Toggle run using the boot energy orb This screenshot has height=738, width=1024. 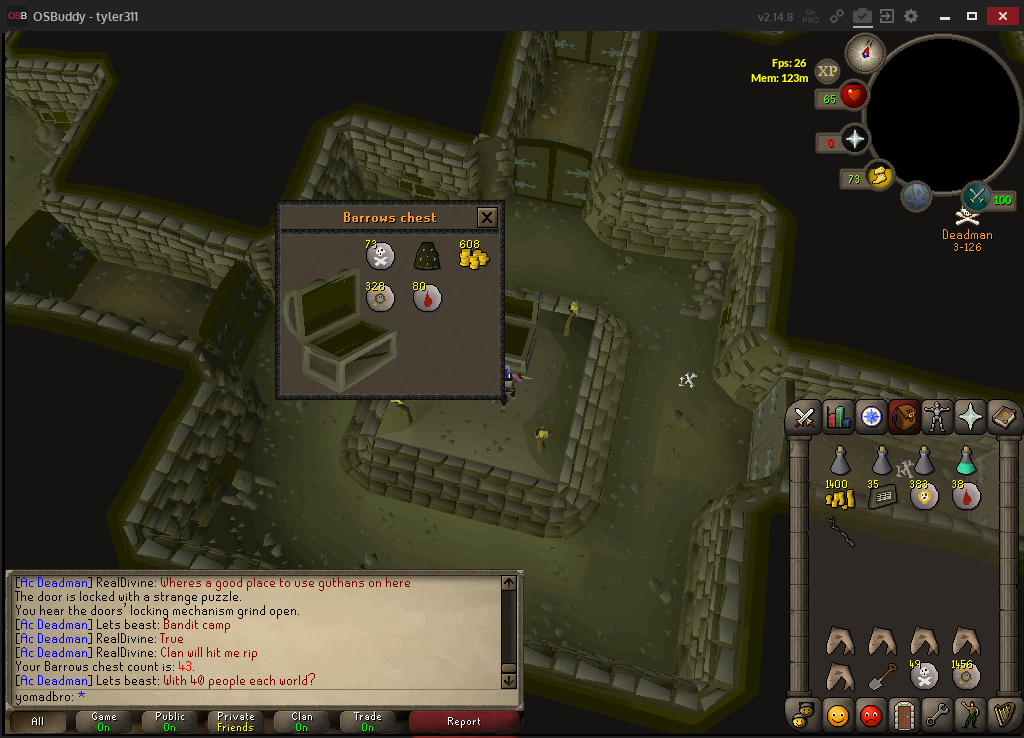point(878,175)
